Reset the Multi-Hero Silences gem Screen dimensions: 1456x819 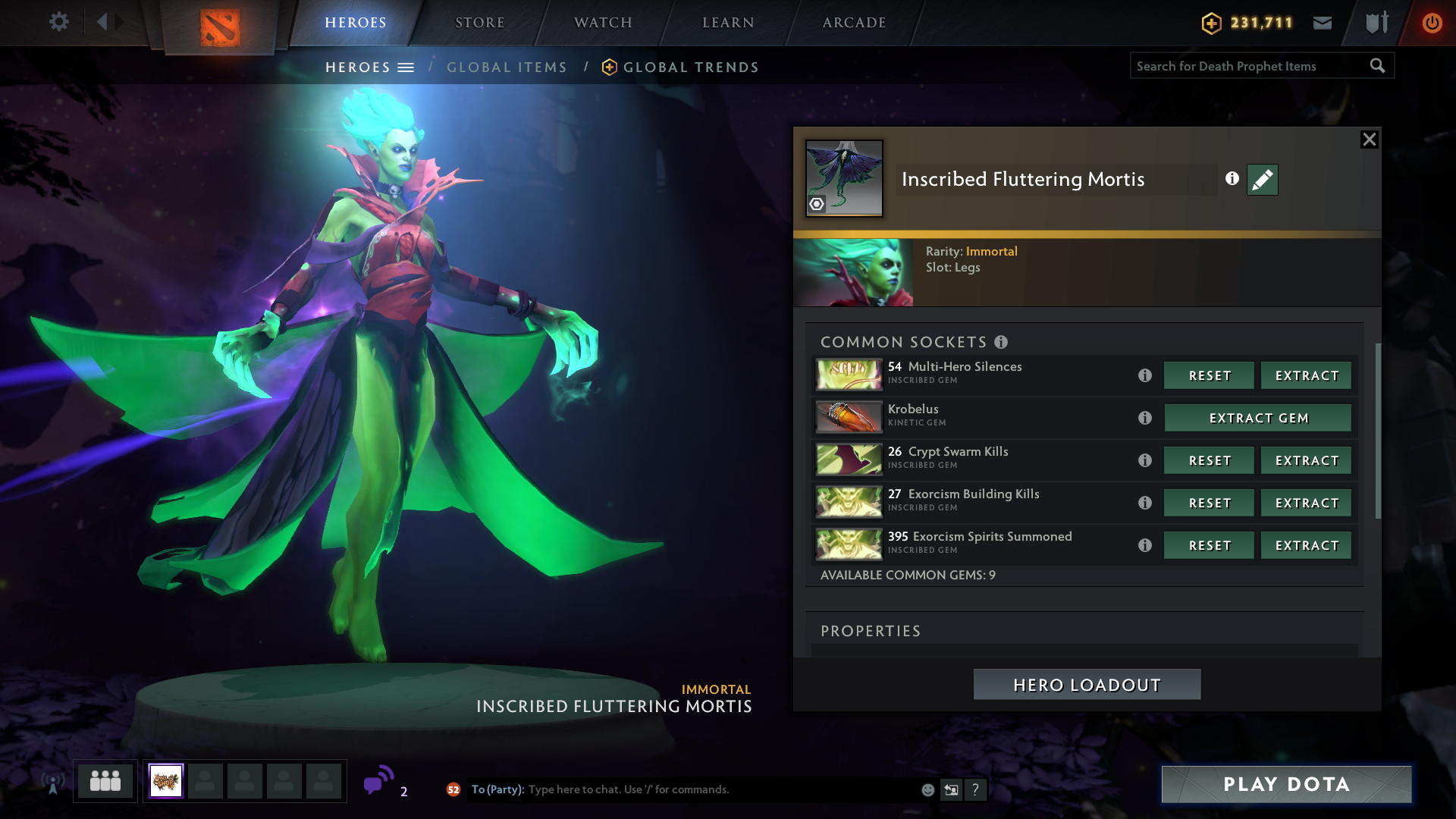1209,375
